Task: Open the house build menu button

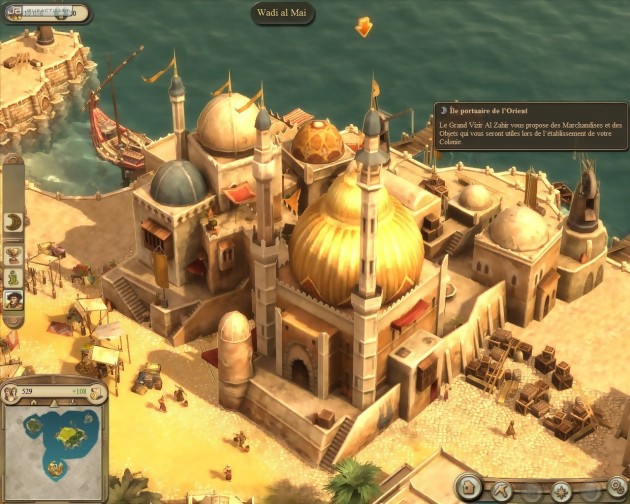Action: [470, 489]
